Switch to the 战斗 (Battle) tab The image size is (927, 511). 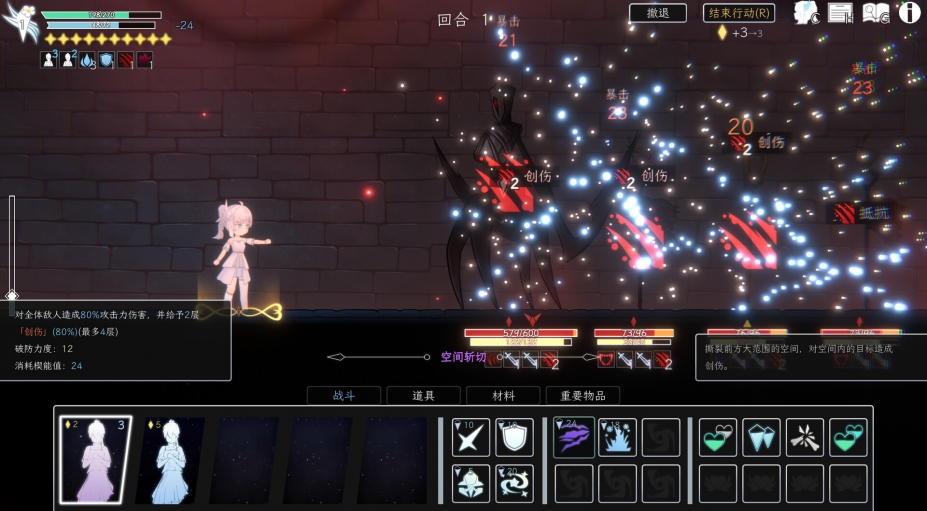(343, 396)
